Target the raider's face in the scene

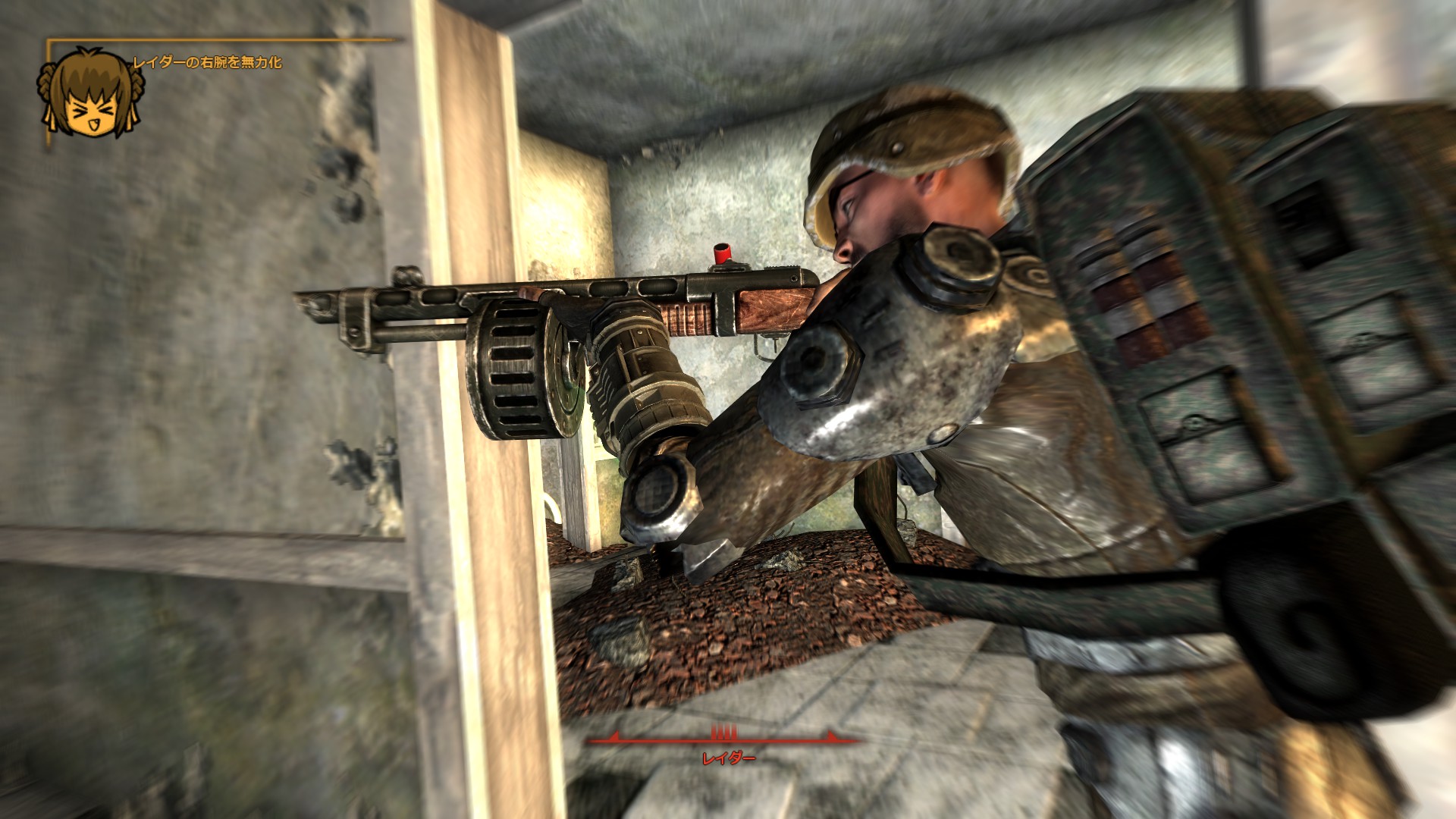864,220
